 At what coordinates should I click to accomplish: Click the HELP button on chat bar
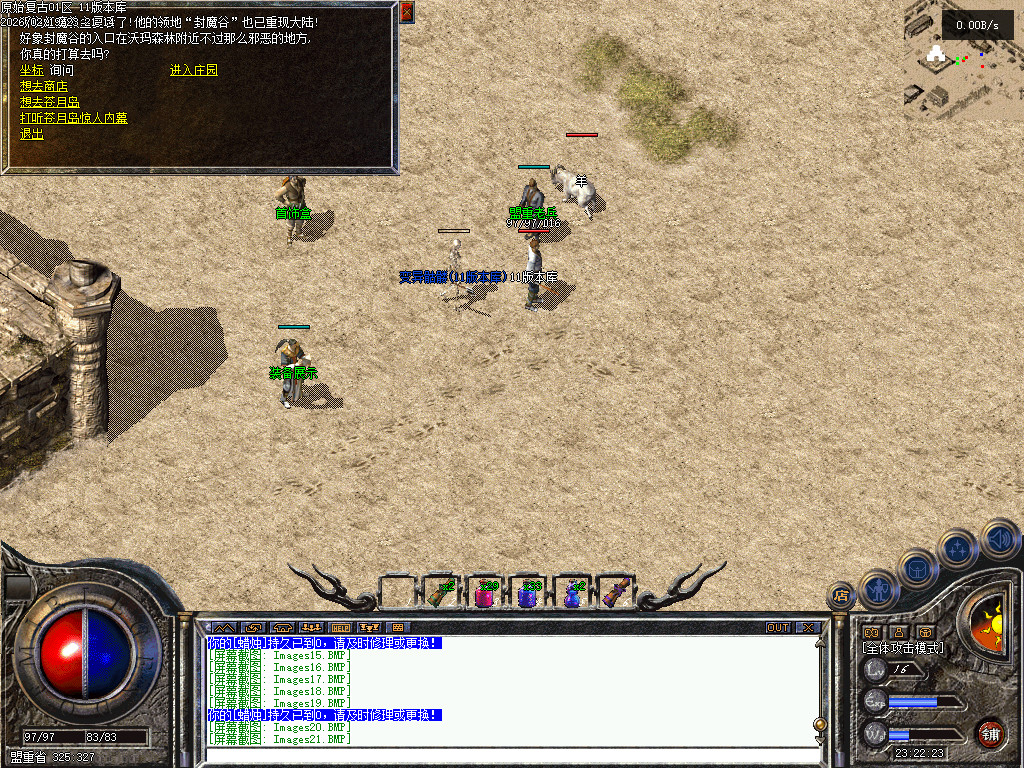(x=341, y=628)
